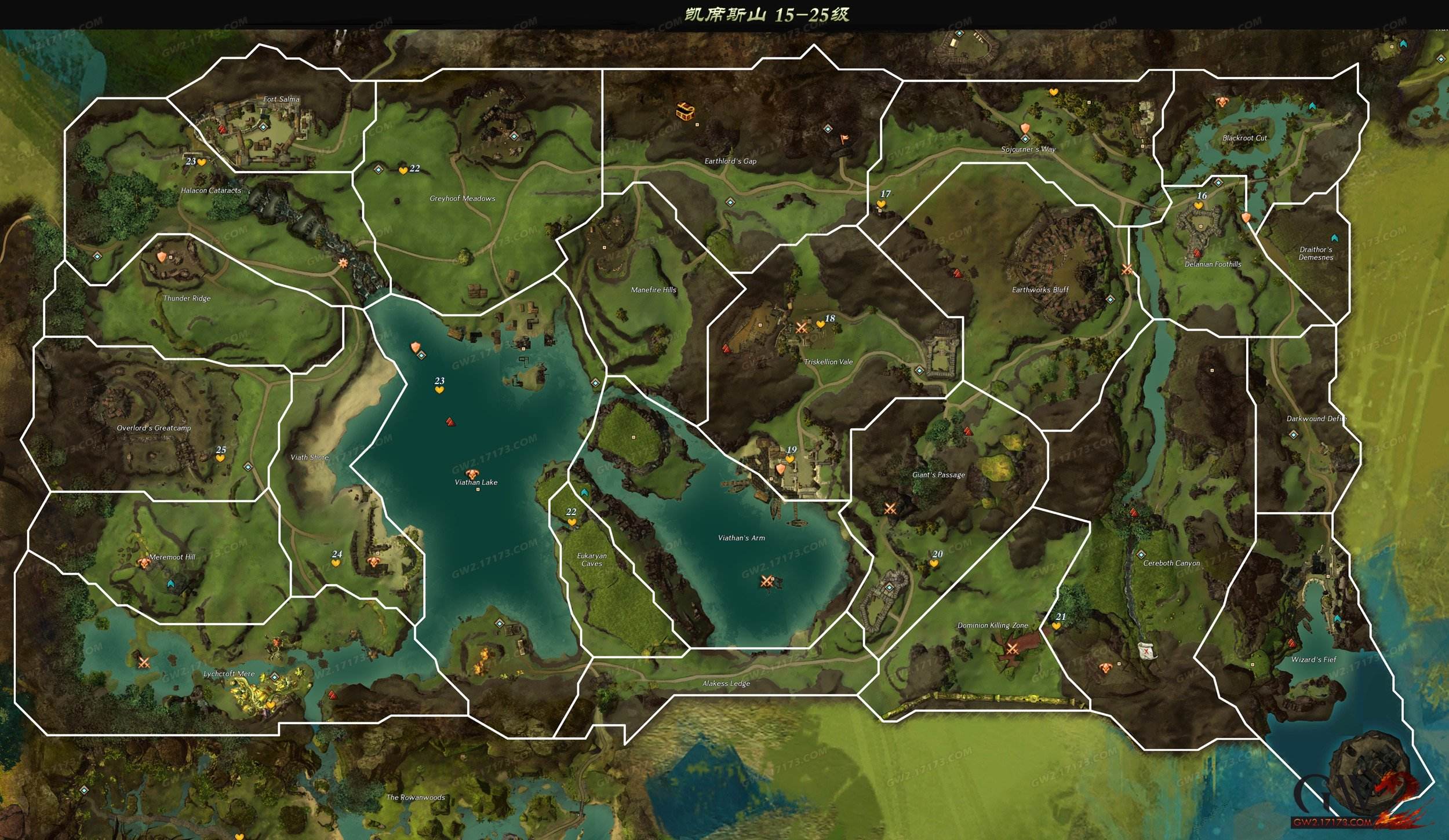Click the level 20 heart below Giant's Passage
Screen dimensions: 1449x840
click(934, 563)
